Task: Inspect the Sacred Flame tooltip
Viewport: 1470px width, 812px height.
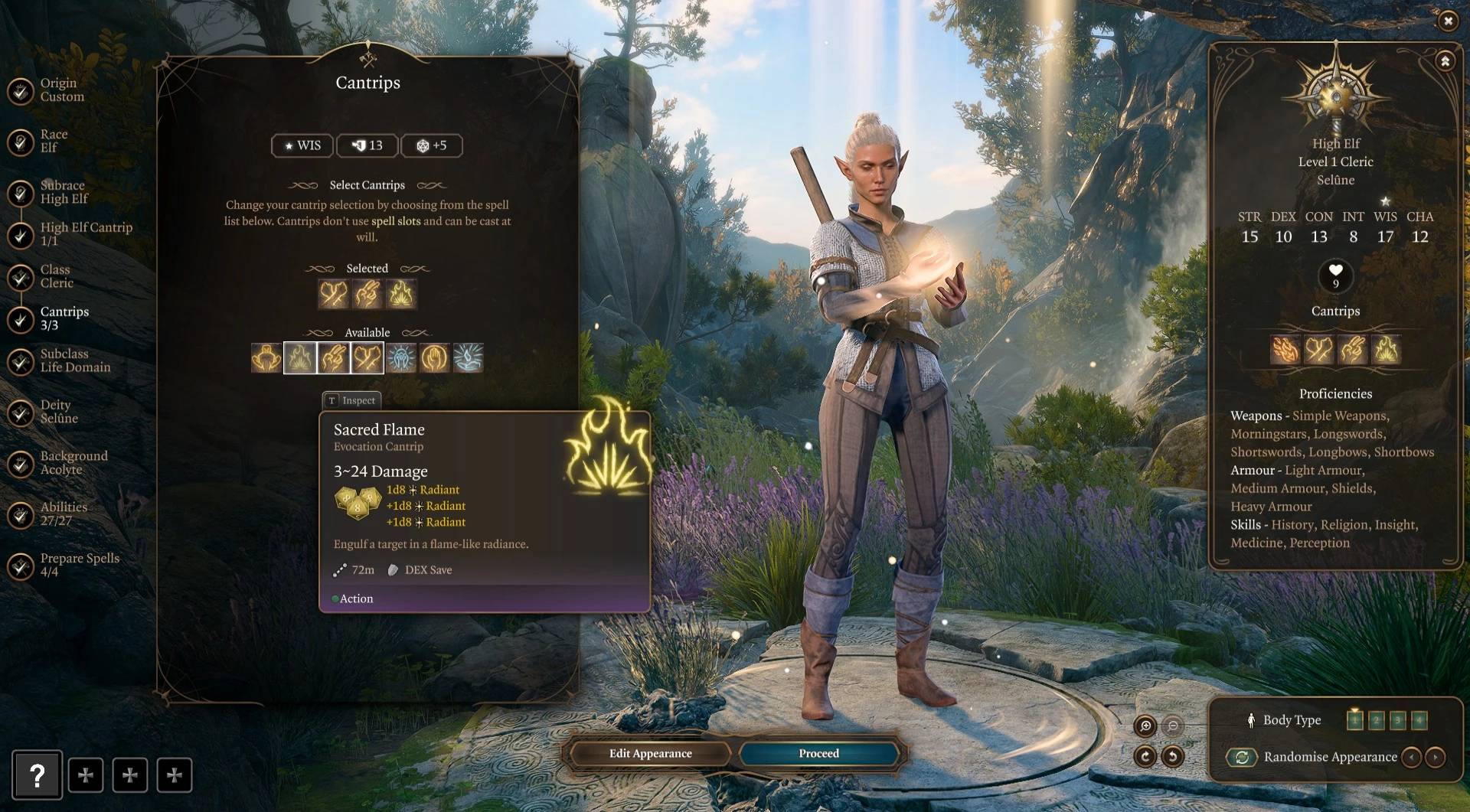Action: click(351, 400)
